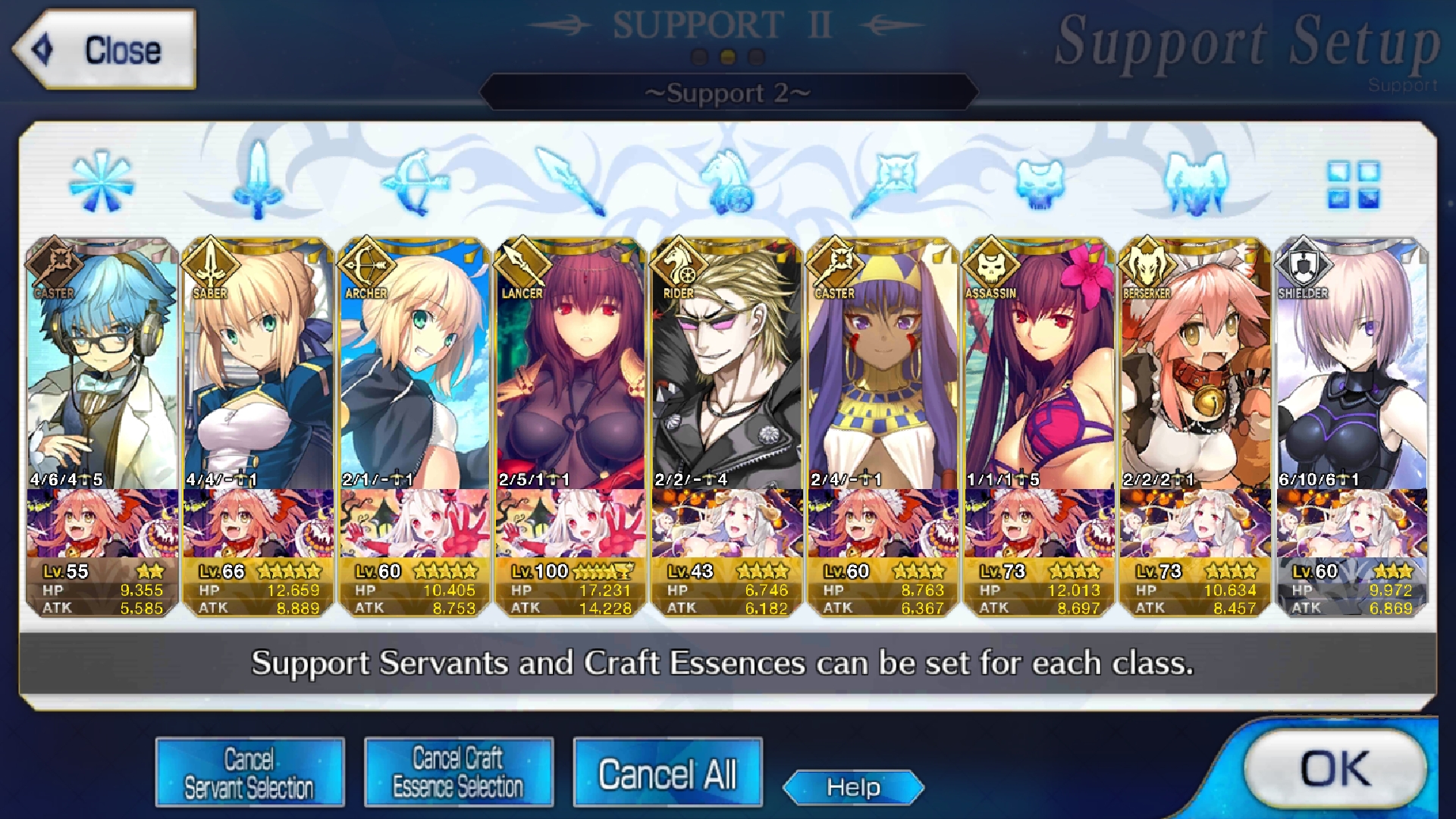Click the Cancel All button

pyautogui.click(x=667, y=773)
